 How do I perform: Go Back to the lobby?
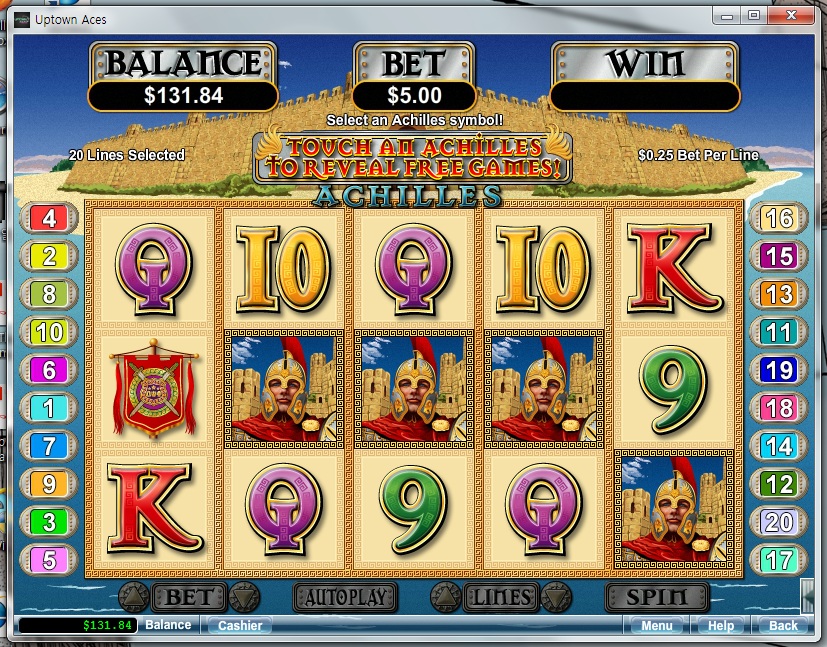click(x=783, y=626)
